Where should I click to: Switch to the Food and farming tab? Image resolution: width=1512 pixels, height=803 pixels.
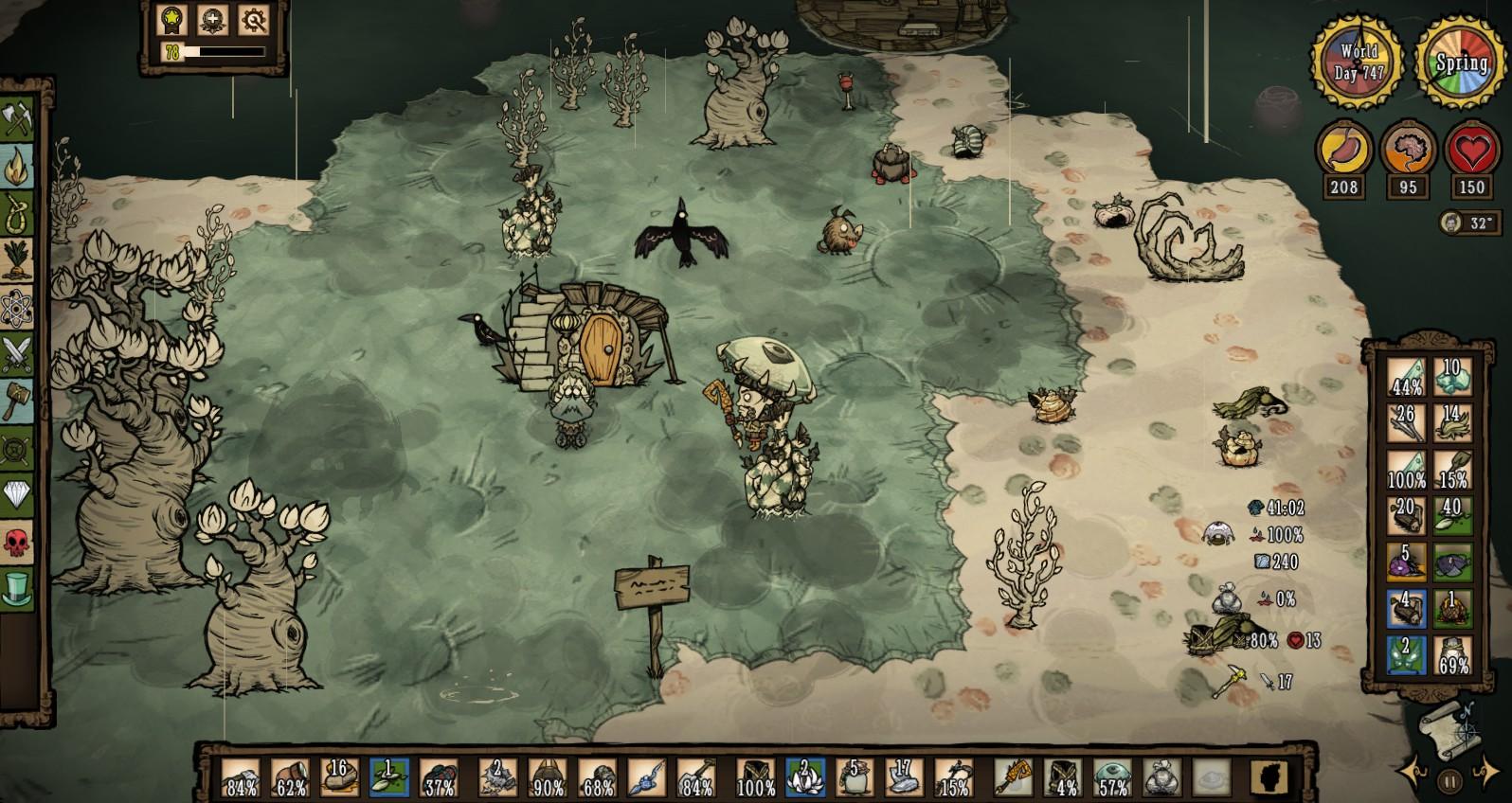click(17, 260)
